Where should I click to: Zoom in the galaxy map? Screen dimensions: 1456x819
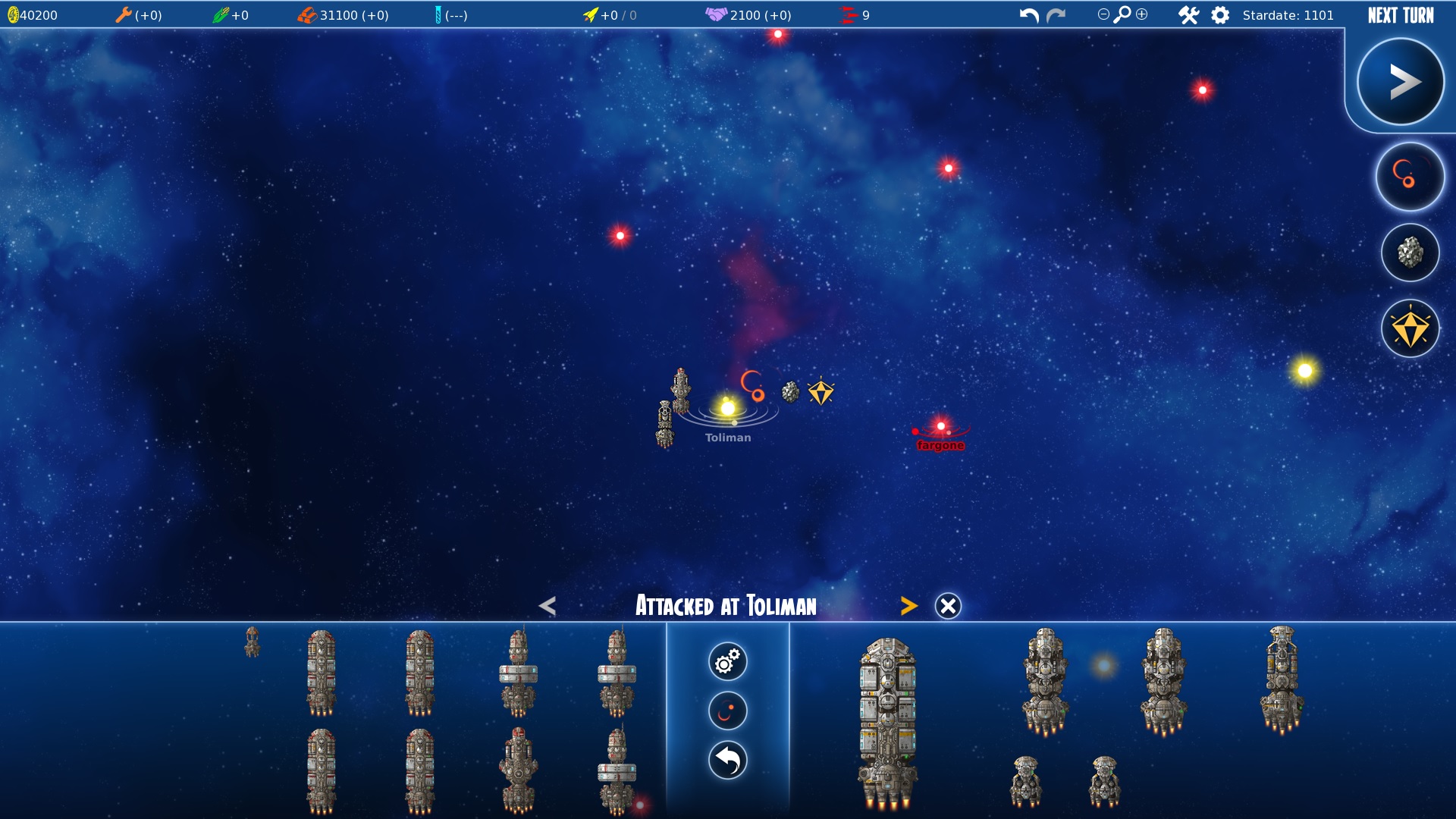(1142, 14)
